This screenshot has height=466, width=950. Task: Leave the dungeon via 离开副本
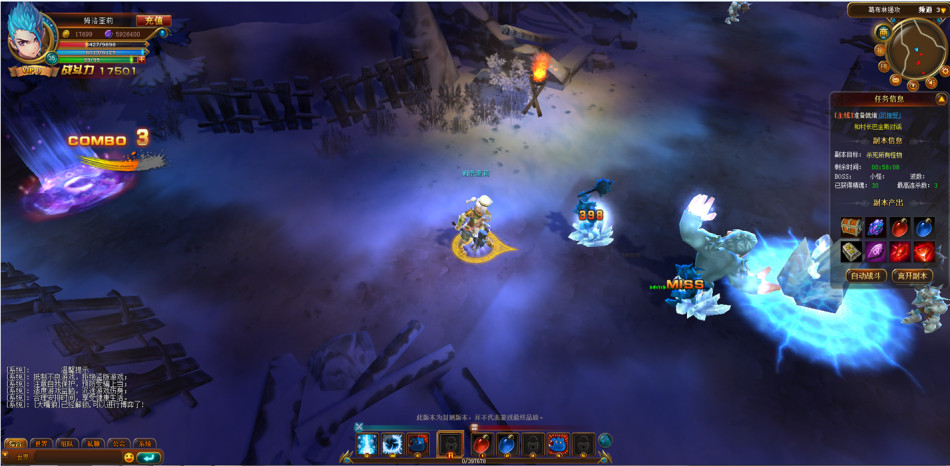pos(911,275)
